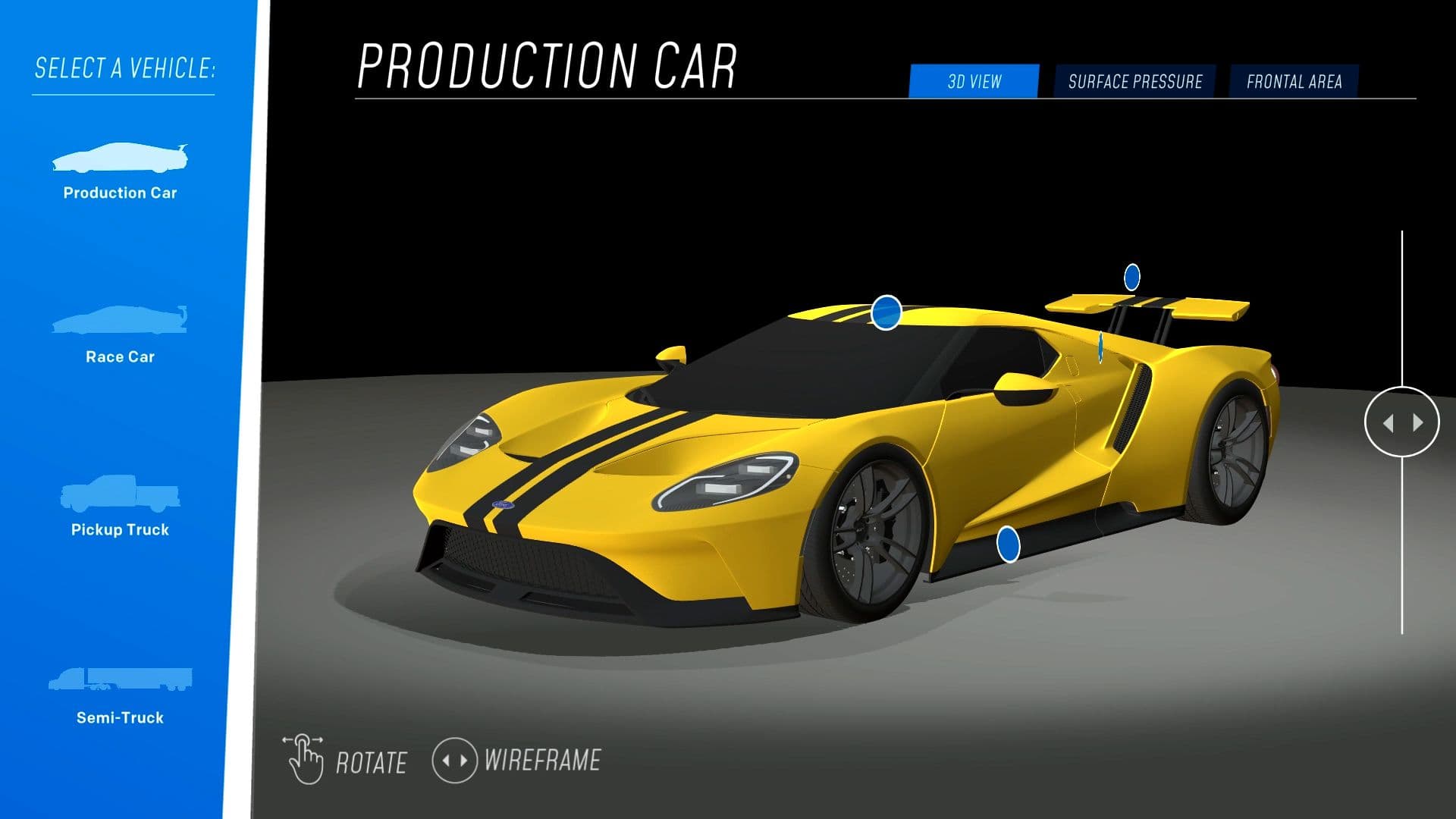
Task: Click the wireframe slider handle with arrows
Action: [1401, 422]
